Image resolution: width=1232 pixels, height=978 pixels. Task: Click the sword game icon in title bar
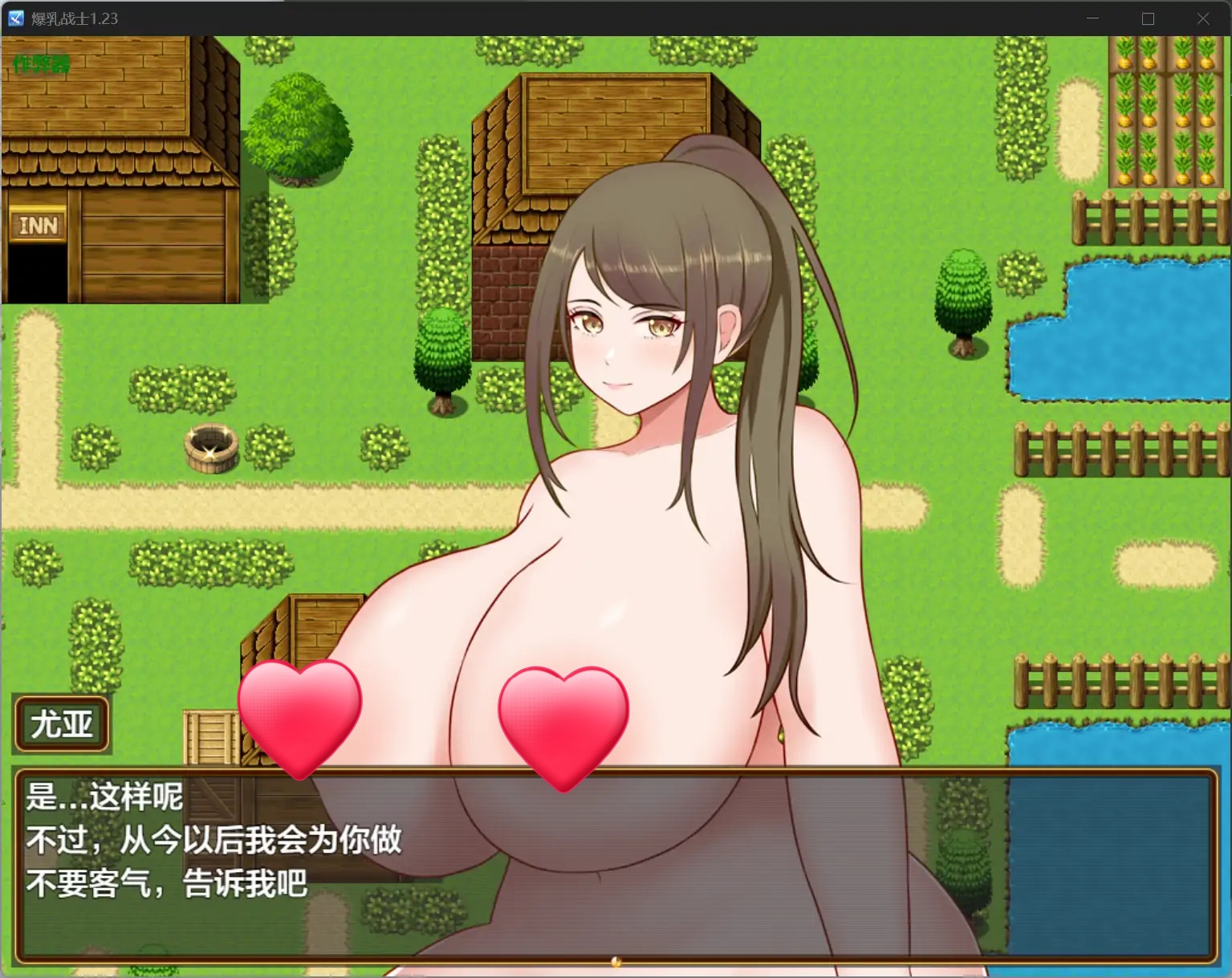click(14, 18)
